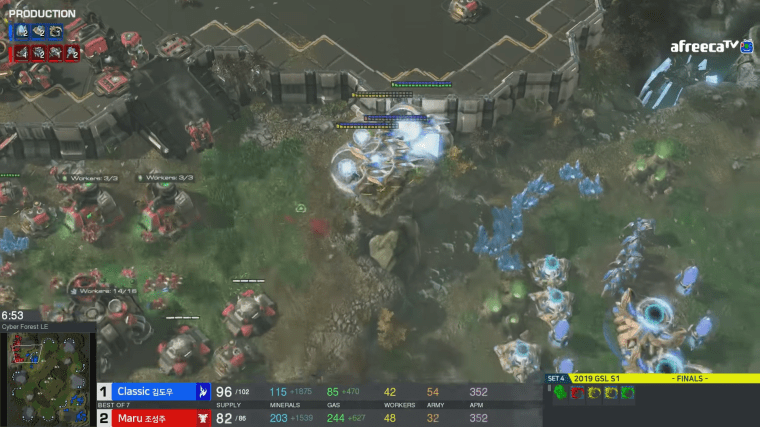The width and height of the screenshot is (760, 427).
Task: Select Classic's blue player name bar
Action: (x=152, y=392)
